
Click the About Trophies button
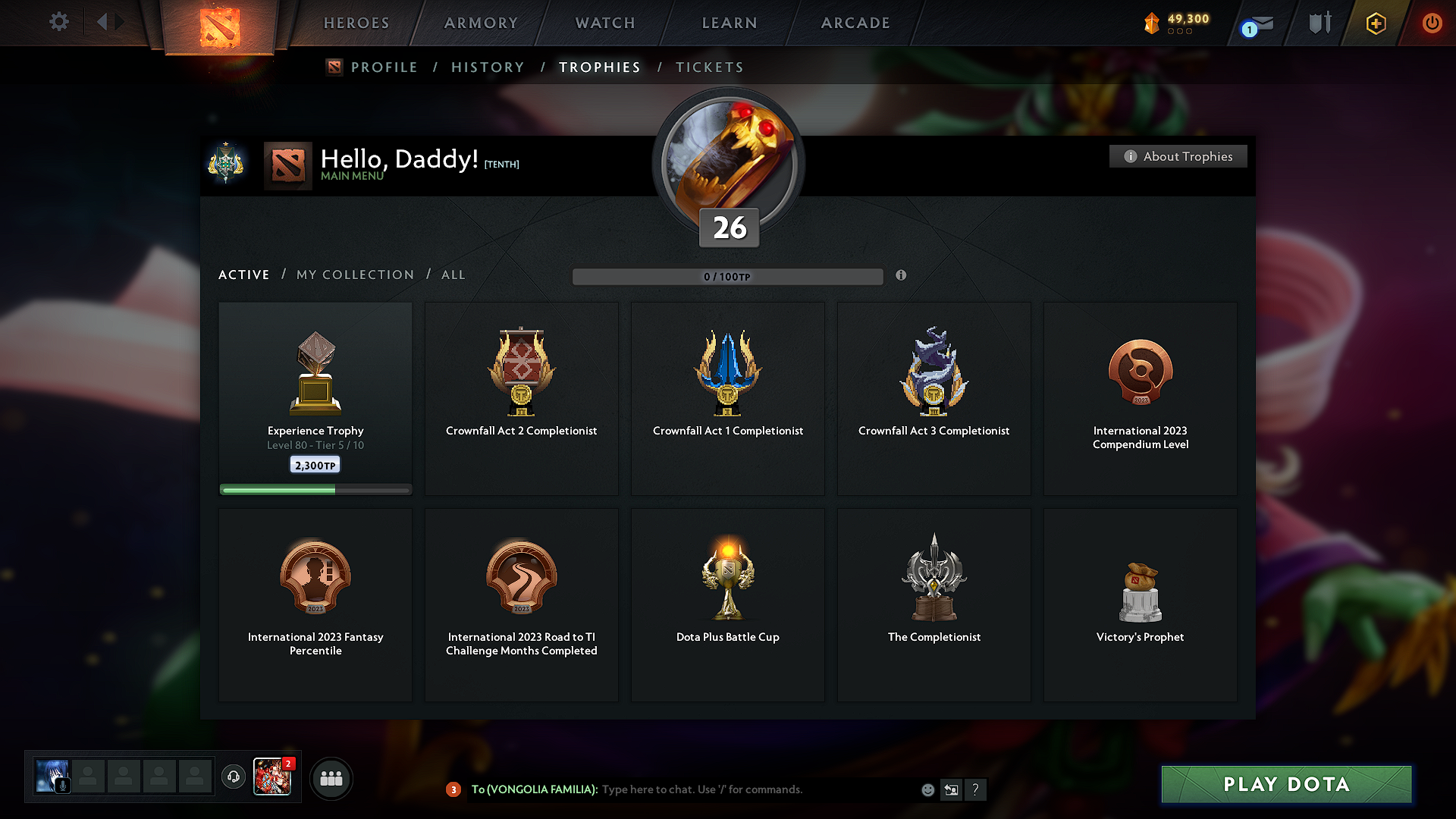click(x=1178, y=156)
